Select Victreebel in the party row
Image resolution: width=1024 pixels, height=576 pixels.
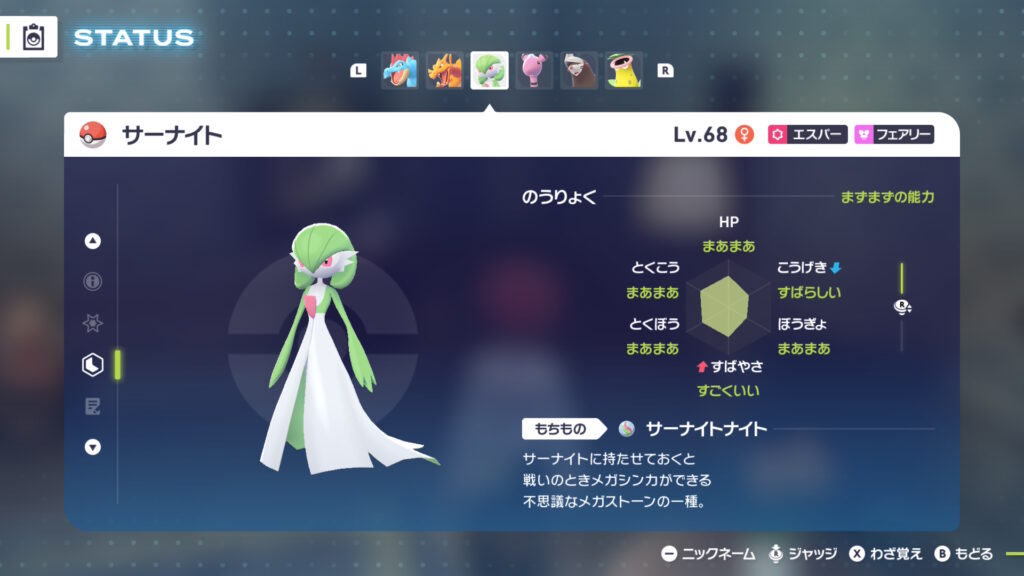(624, 71)
